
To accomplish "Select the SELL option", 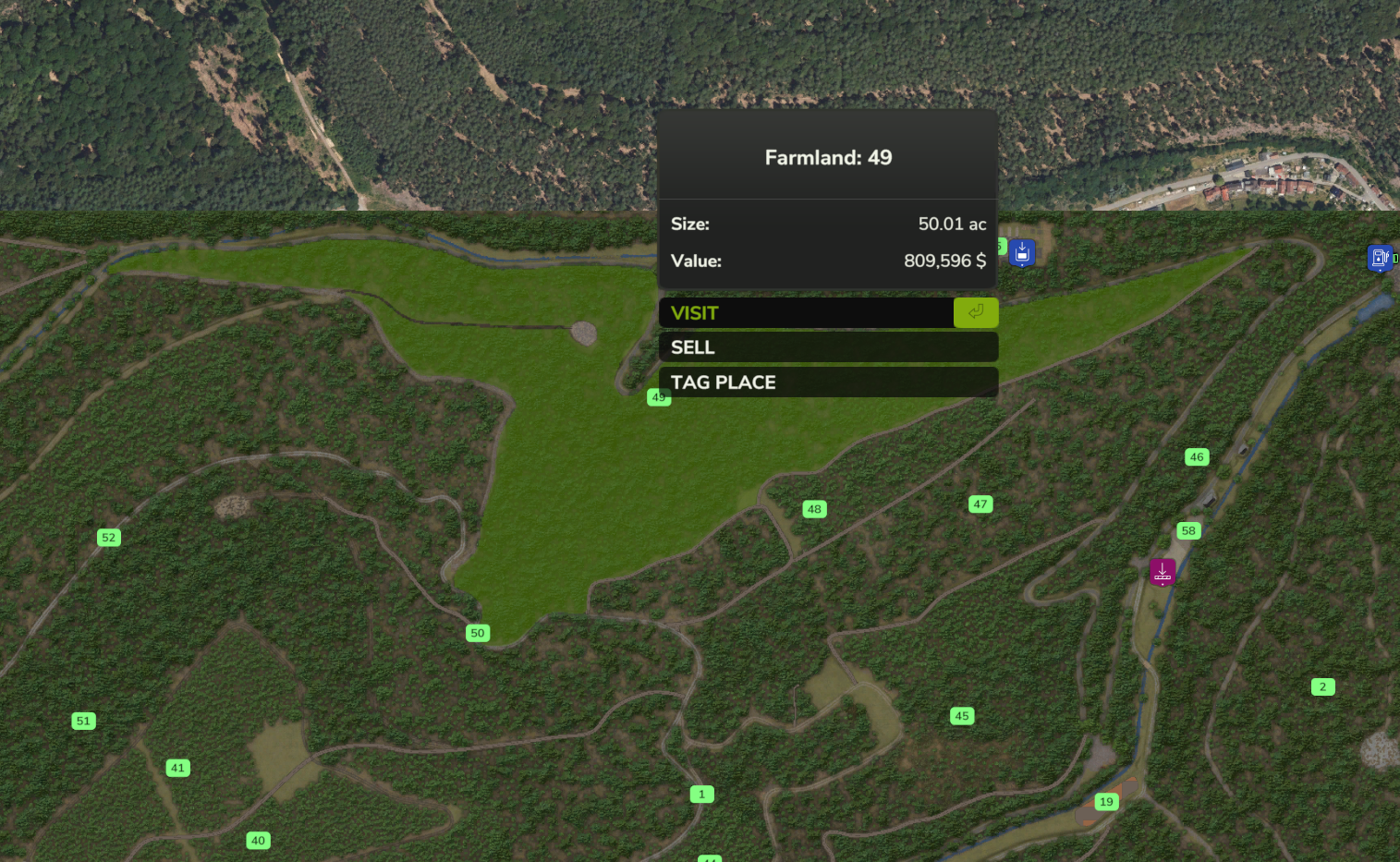I will [x=827, y=347].
